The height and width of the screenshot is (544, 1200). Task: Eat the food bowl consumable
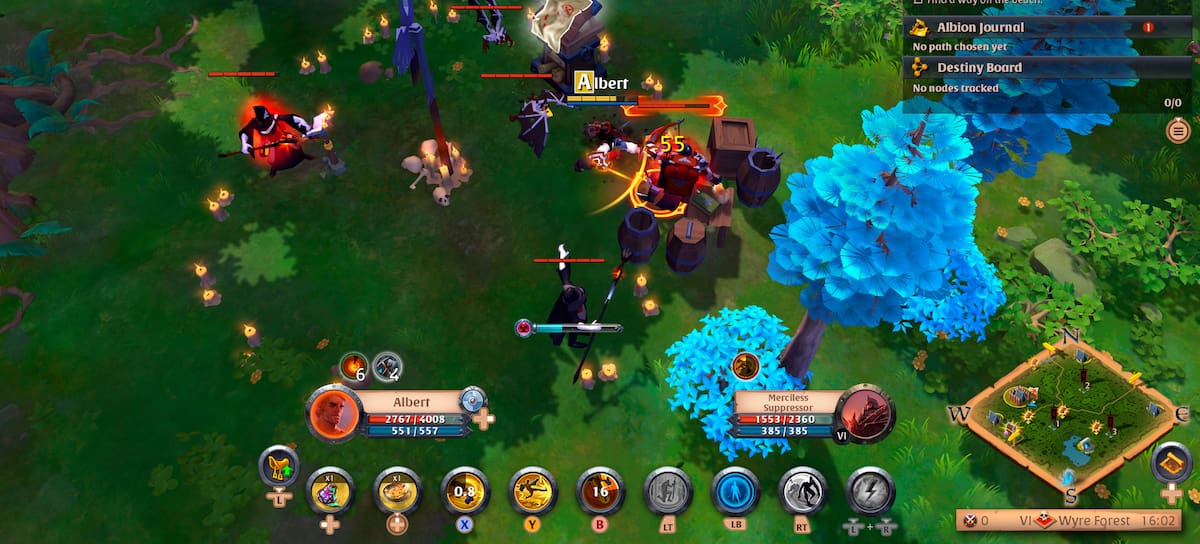pos(397,490)
